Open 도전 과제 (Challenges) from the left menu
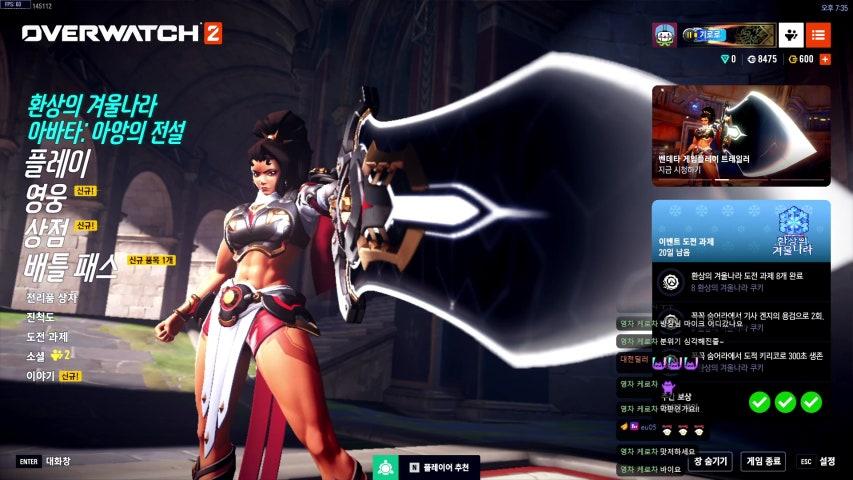853x480 pixels. tap(50, 336)
